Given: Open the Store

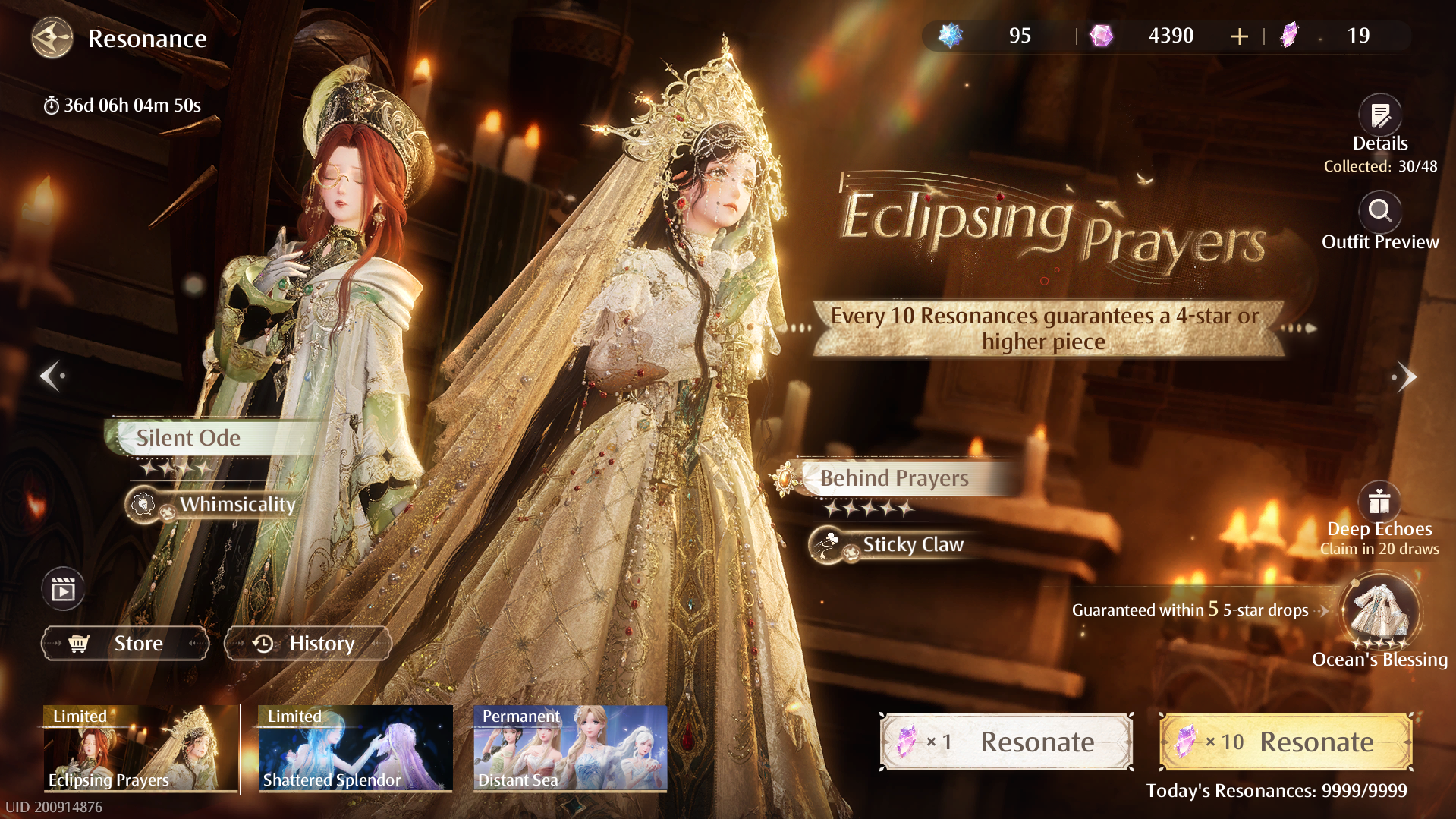Looking at the screenshot, I should click(x=125, y=644).
